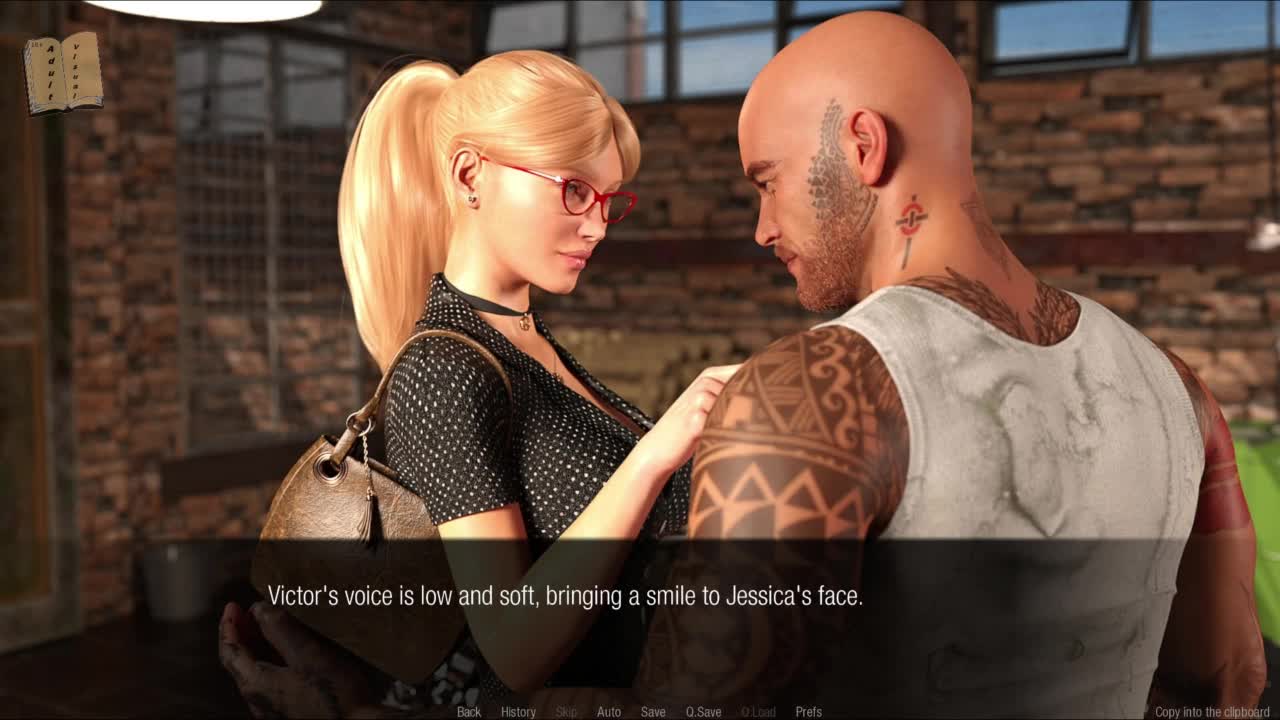Turn on Auto advance mode

coord(608,712)
